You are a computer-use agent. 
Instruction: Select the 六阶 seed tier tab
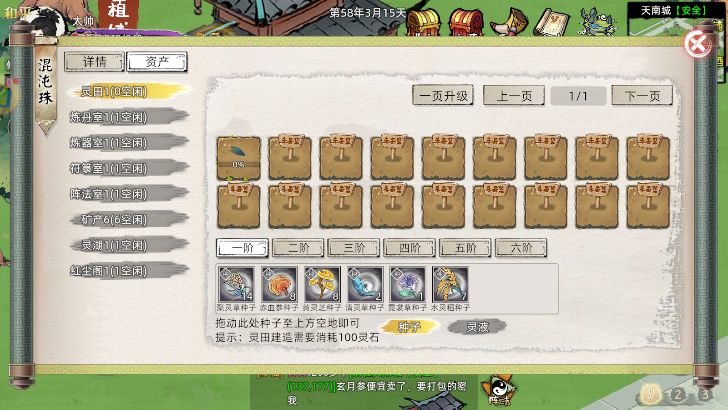[521, 247]
